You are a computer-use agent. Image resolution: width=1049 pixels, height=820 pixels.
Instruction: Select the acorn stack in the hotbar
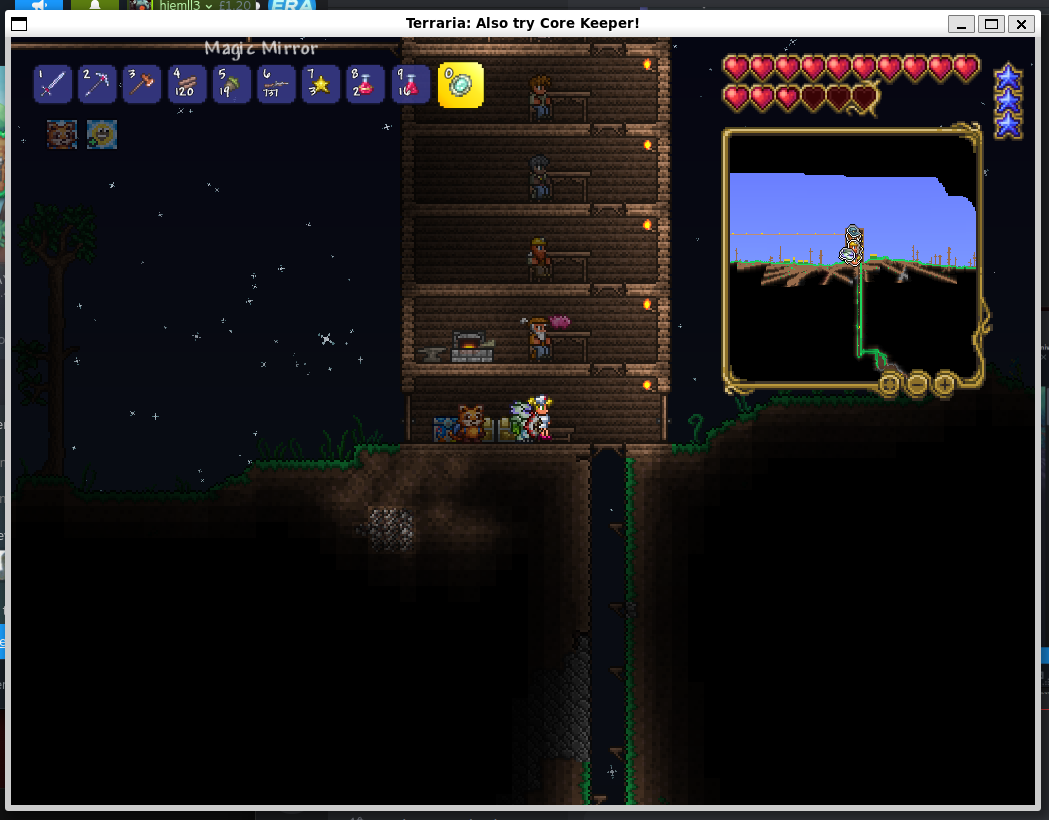click(232, 85)
